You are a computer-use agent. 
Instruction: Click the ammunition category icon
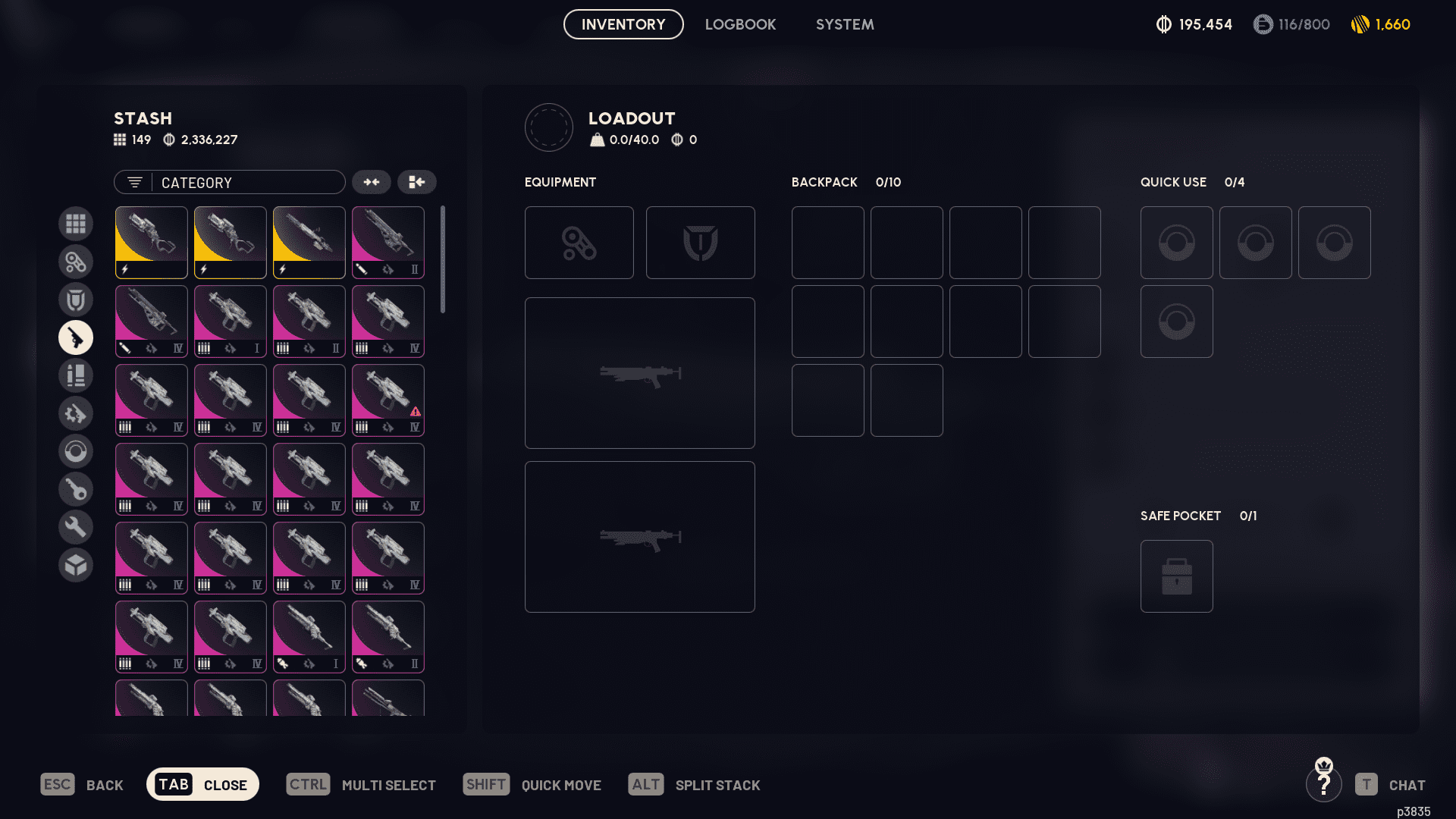click(x=76, y=375)
